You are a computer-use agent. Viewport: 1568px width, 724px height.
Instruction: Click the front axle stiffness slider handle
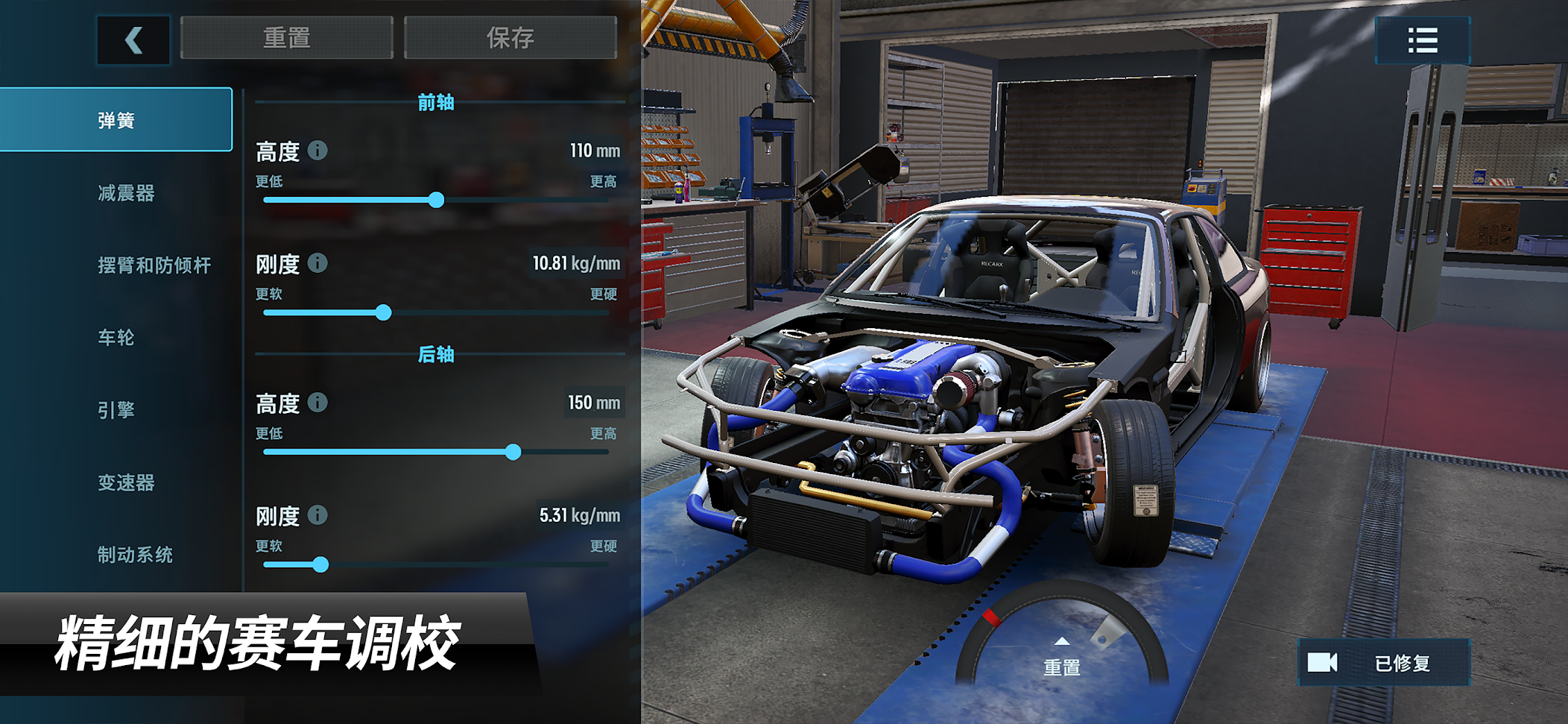pyautogui.click(x=383, y=312)
